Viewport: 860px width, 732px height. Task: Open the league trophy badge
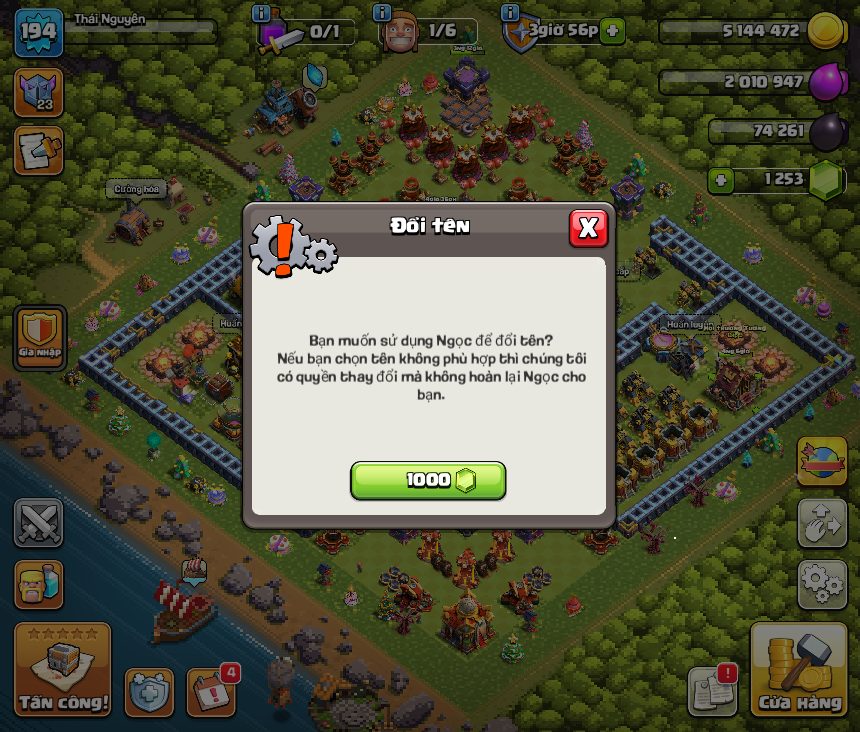[x=39, y=92]
